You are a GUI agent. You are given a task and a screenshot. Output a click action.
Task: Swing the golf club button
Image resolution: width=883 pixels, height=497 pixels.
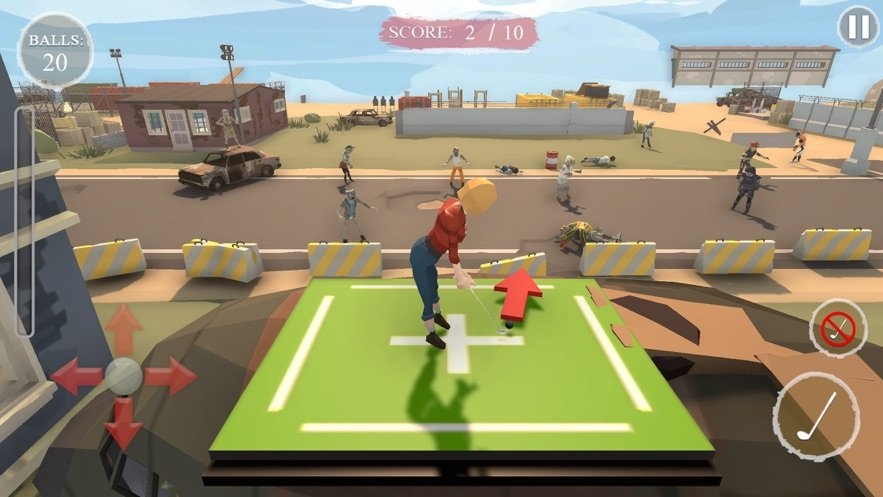pos(816,416)
